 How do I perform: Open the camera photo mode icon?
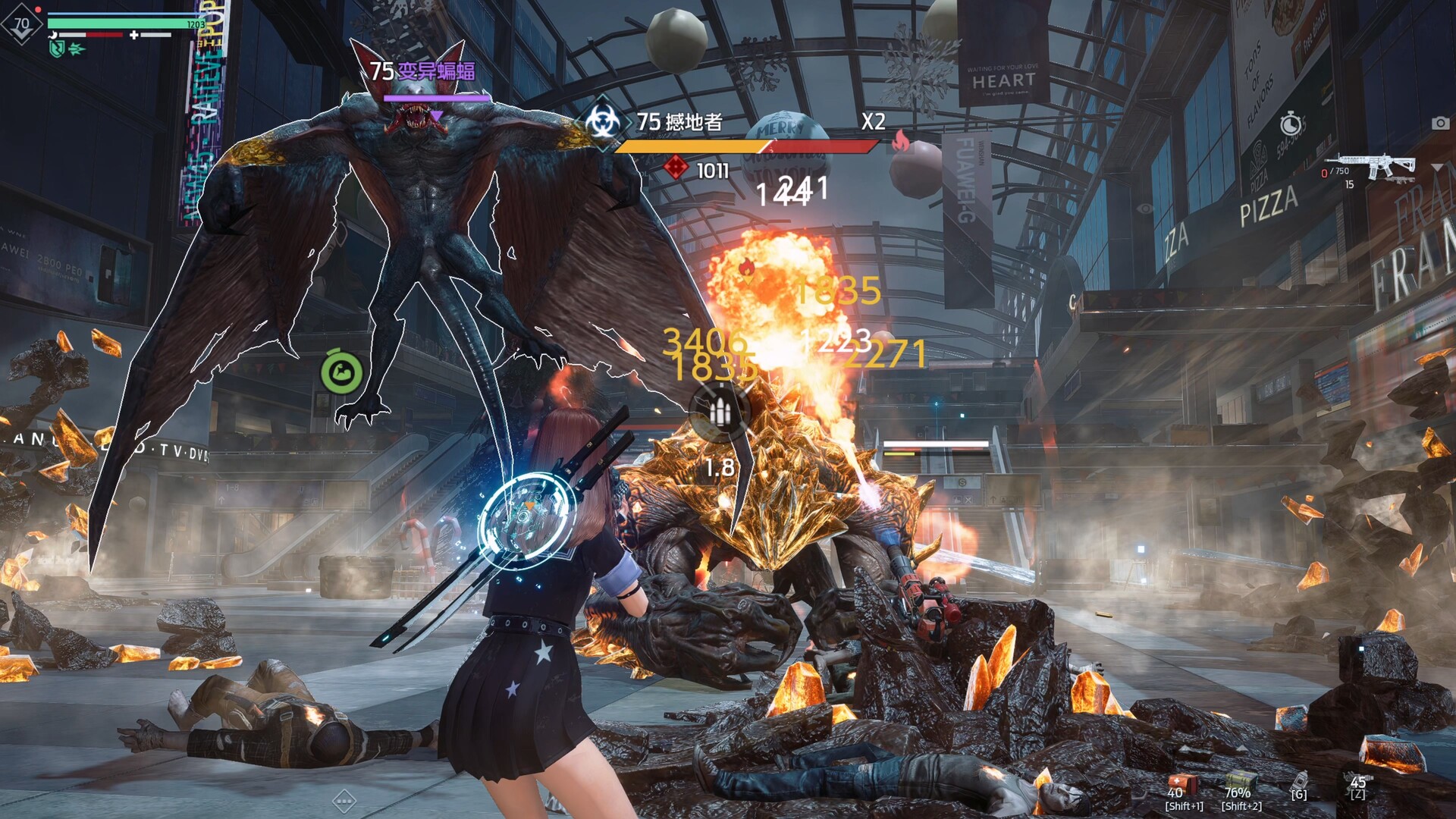pos(1440,123)
